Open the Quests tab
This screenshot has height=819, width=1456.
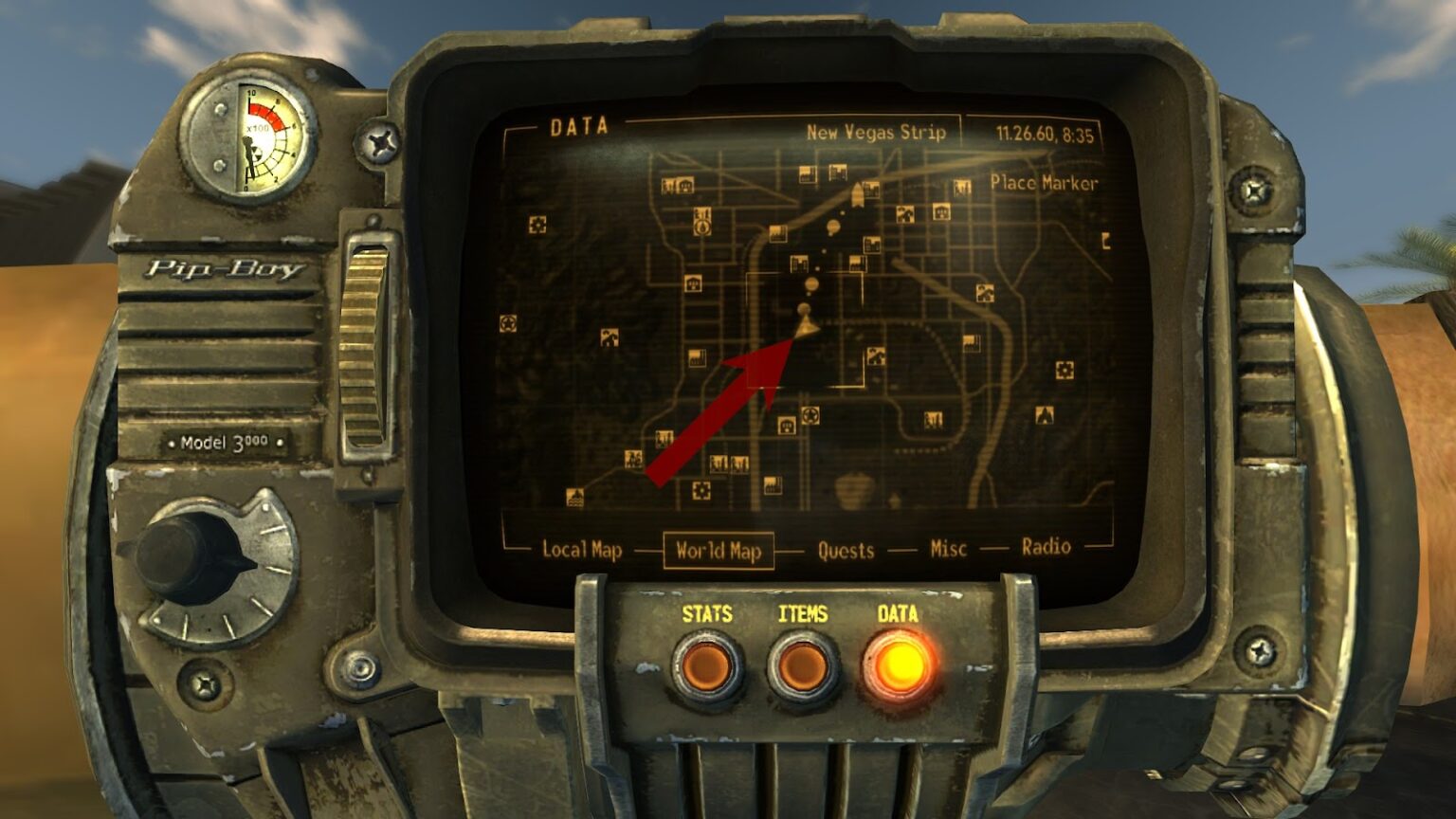[x=846, y=550]
